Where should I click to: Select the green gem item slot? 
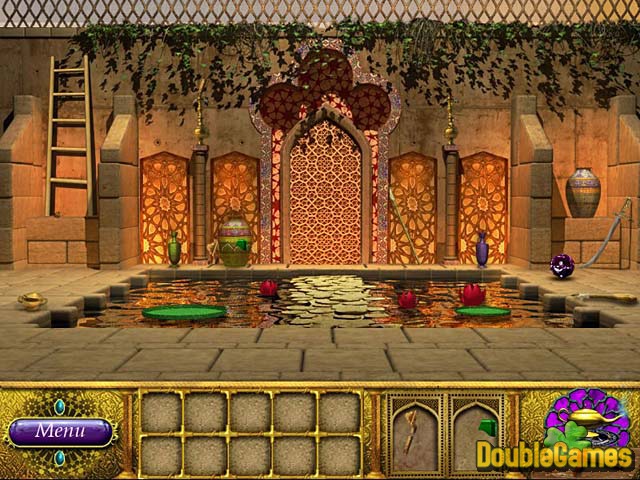click(476, 433)
